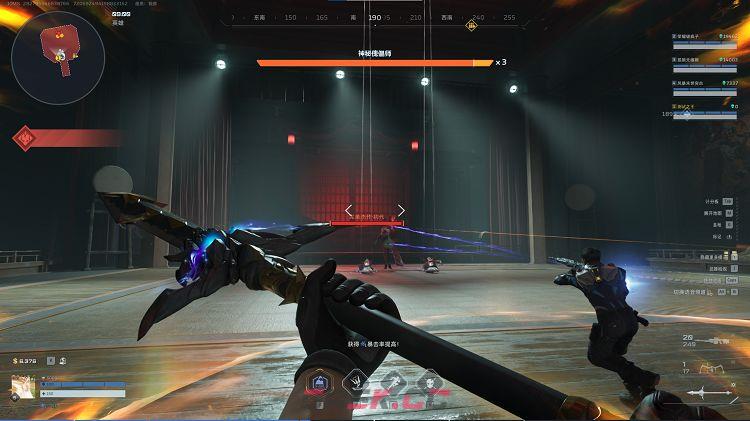750x421 pixels.
Task: Activate the blue hexagon skill icon
Action: 318,382
